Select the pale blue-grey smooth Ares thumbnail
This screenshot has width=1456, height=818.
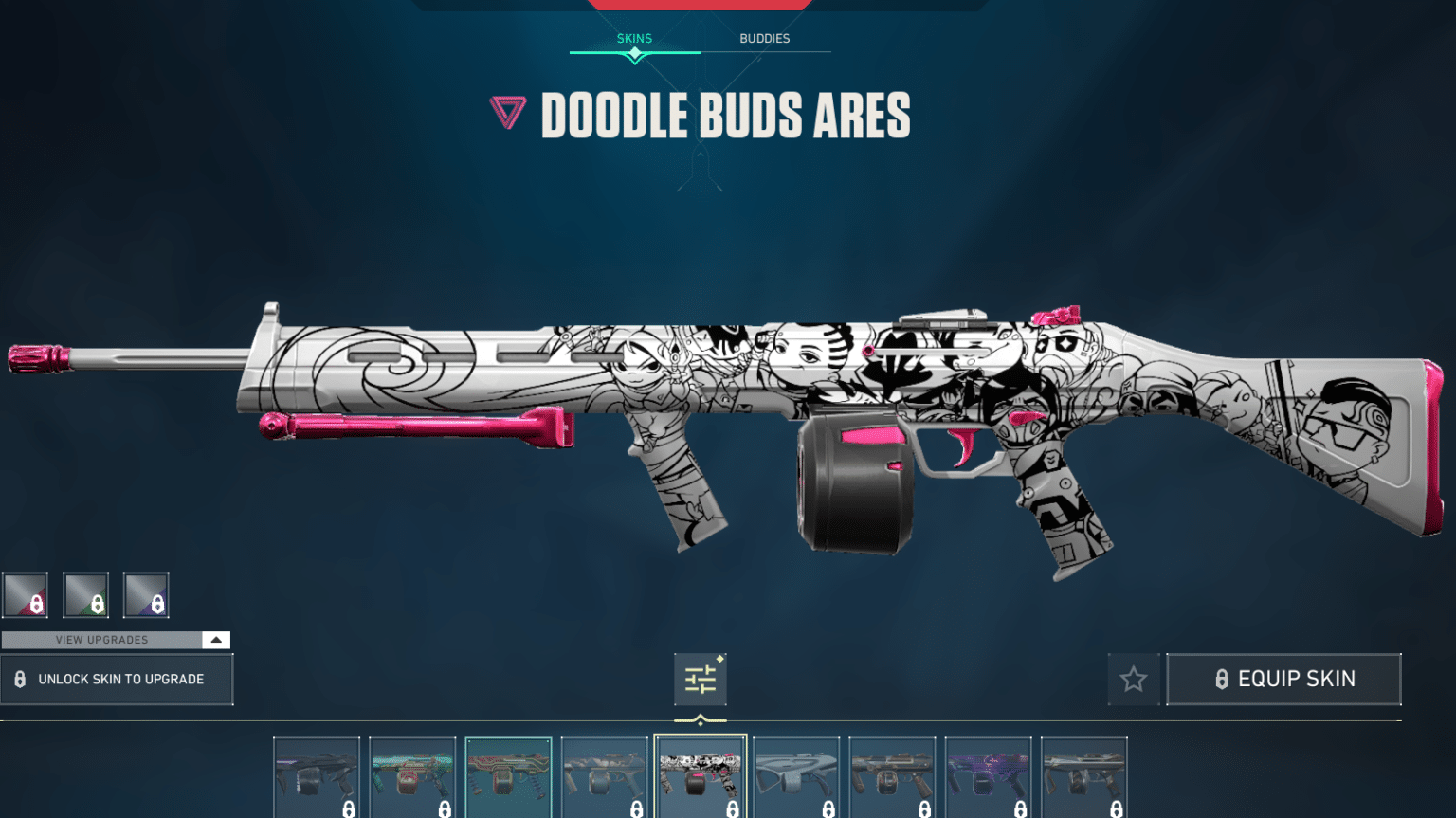[796, 777]
